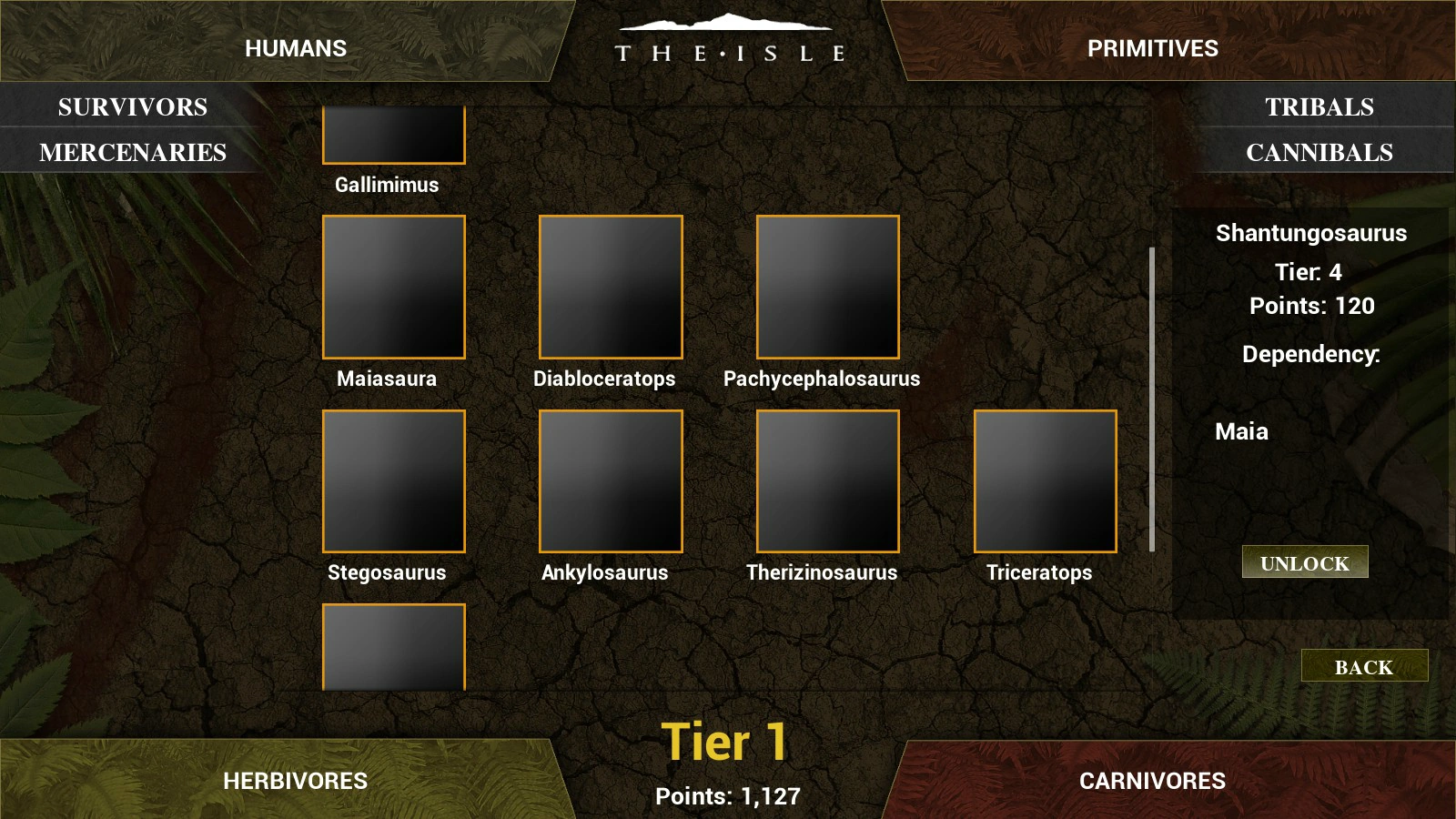Image resolution: width=1456 pixels, height=819 pixels.
Task: Select the Triceratops dinosaur thumbnail
Action: pyautogui.click(x=1044, y=480)
